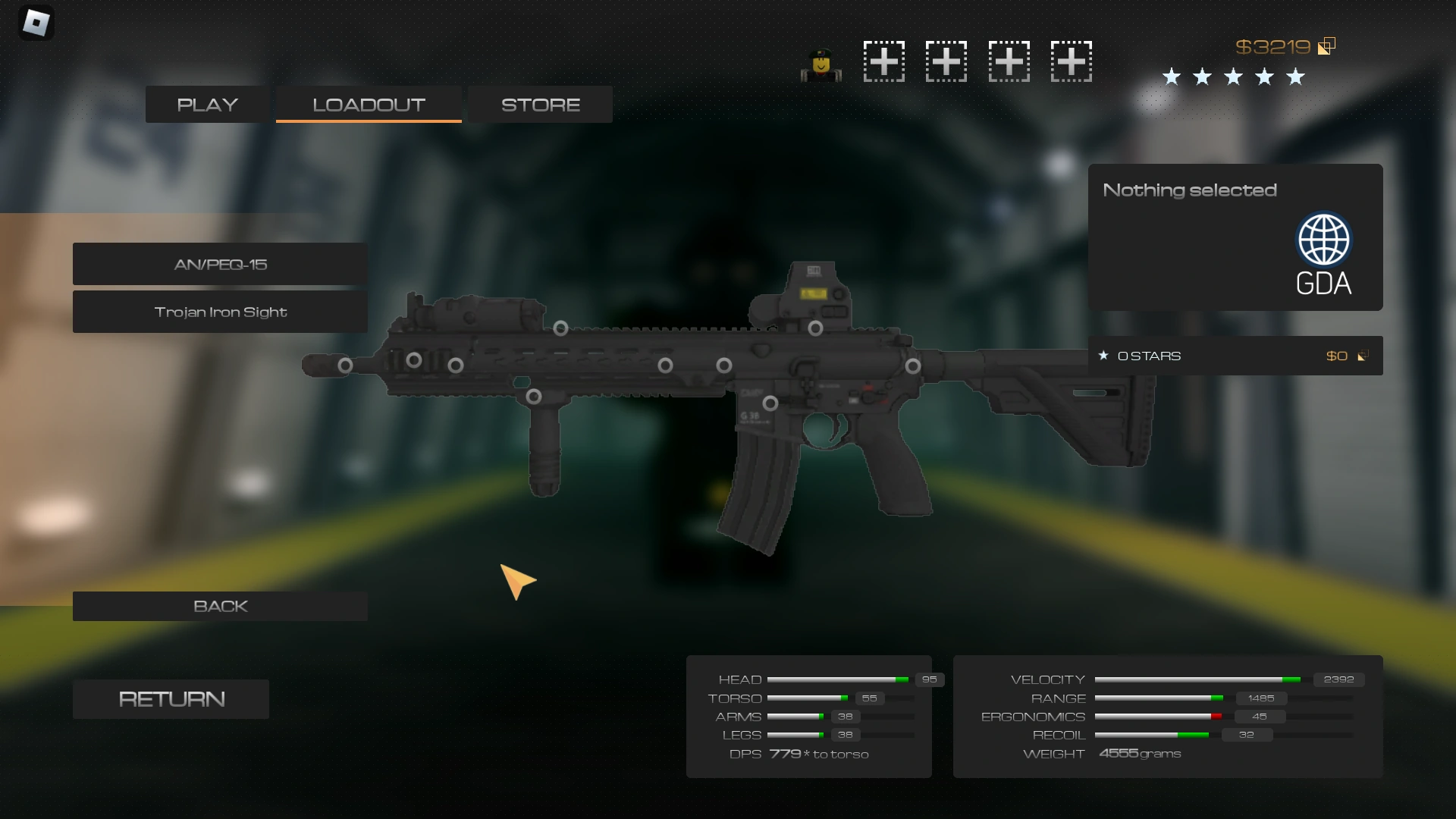Click the RECOIL stat bar
The width and height of the screenshot is (1456, 819).
click(x=1153, y=734)
